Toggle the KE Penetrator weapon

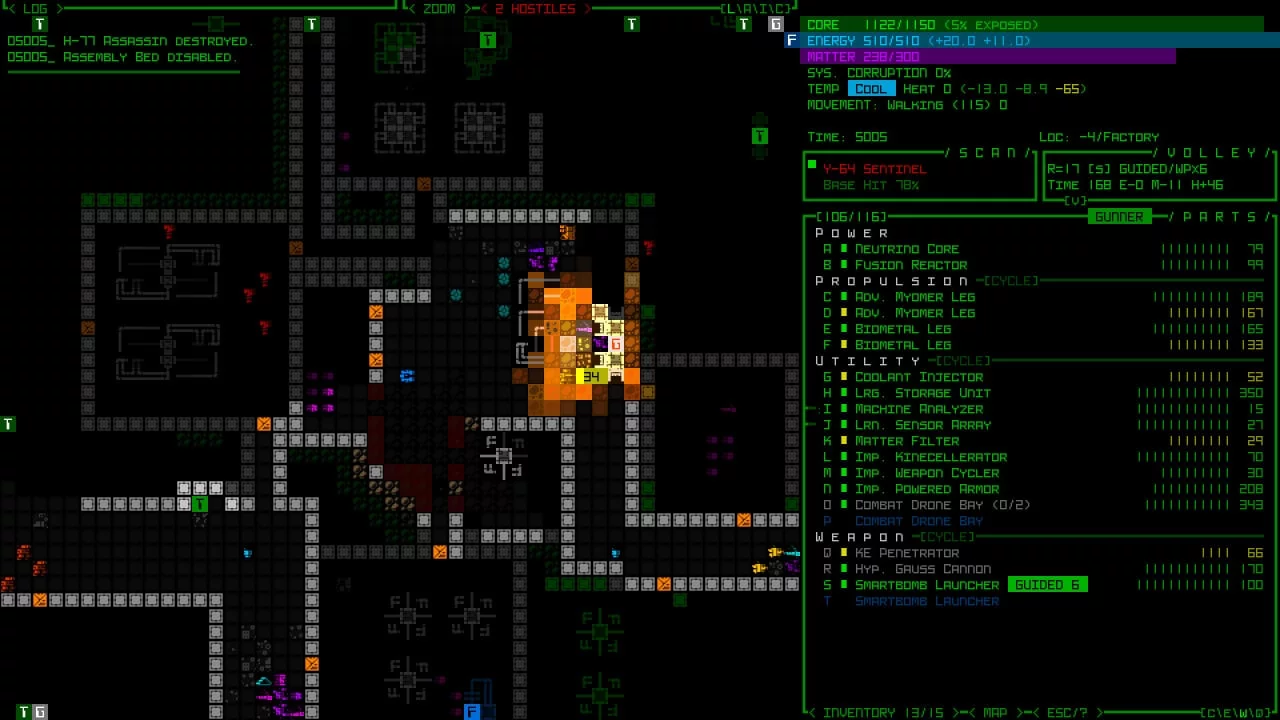[906, 553]
